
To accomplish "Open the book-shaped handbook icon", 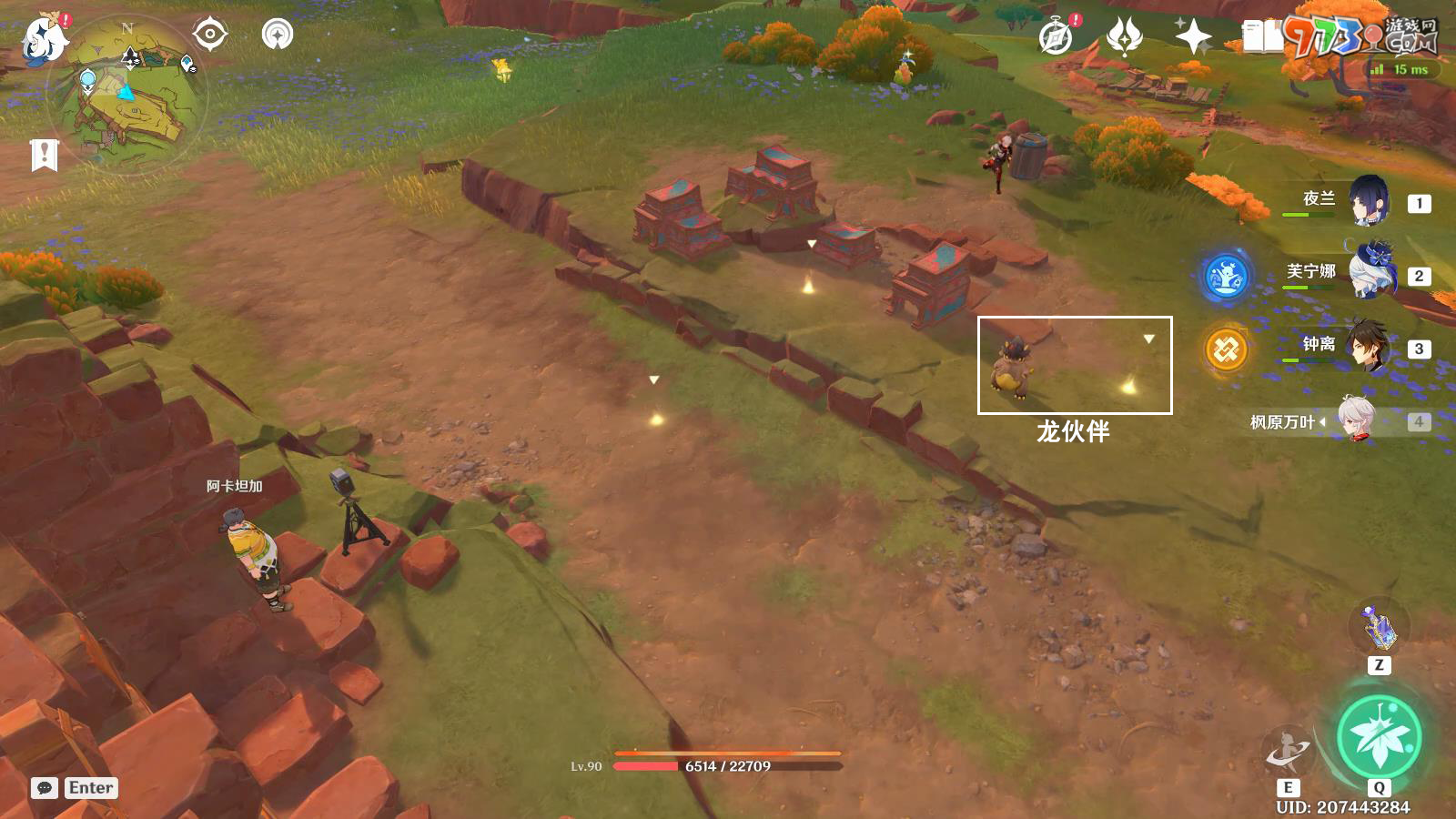I will pos(1262,37).
